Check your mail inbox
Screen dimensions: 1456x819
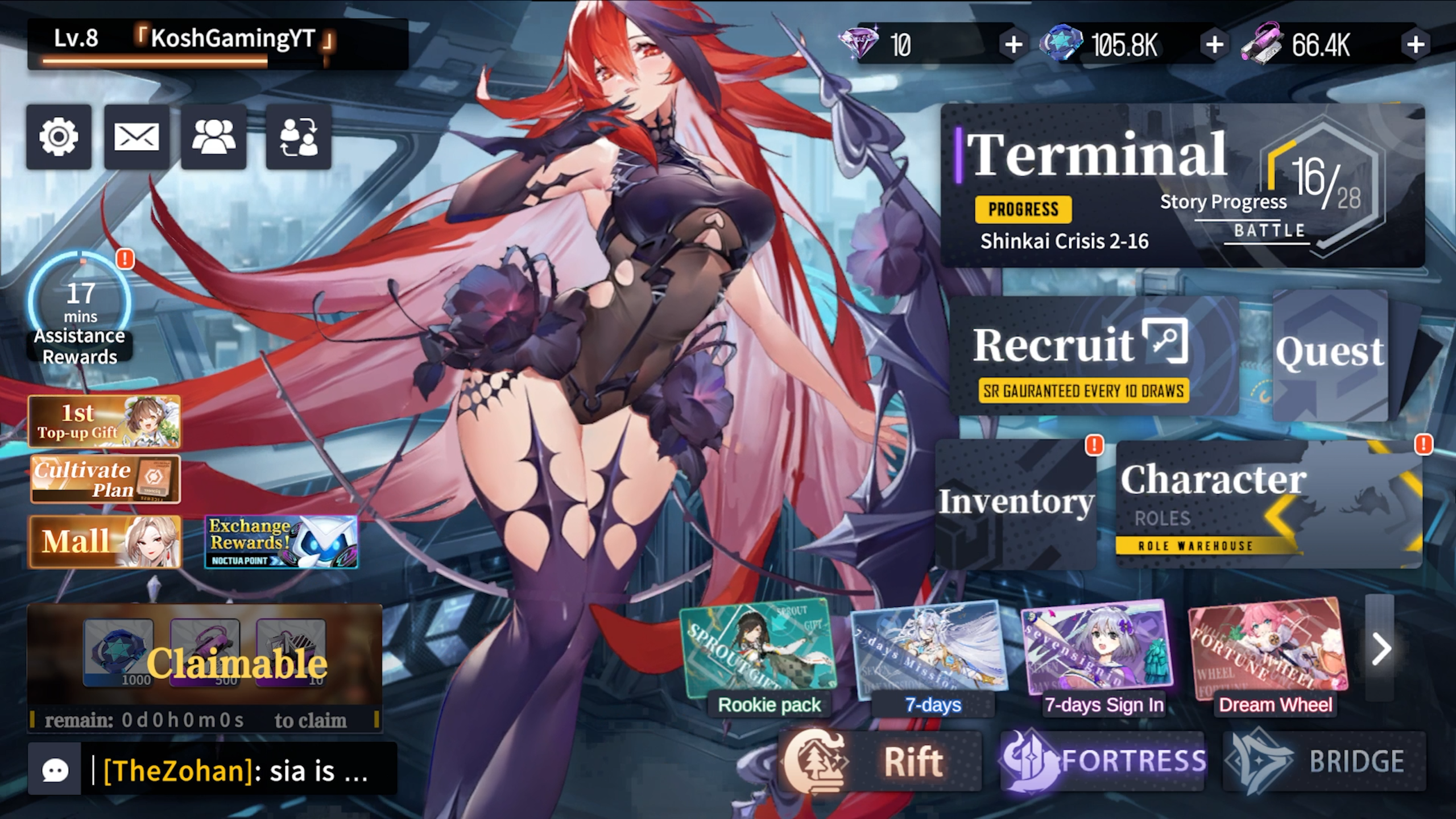(135, 136)
